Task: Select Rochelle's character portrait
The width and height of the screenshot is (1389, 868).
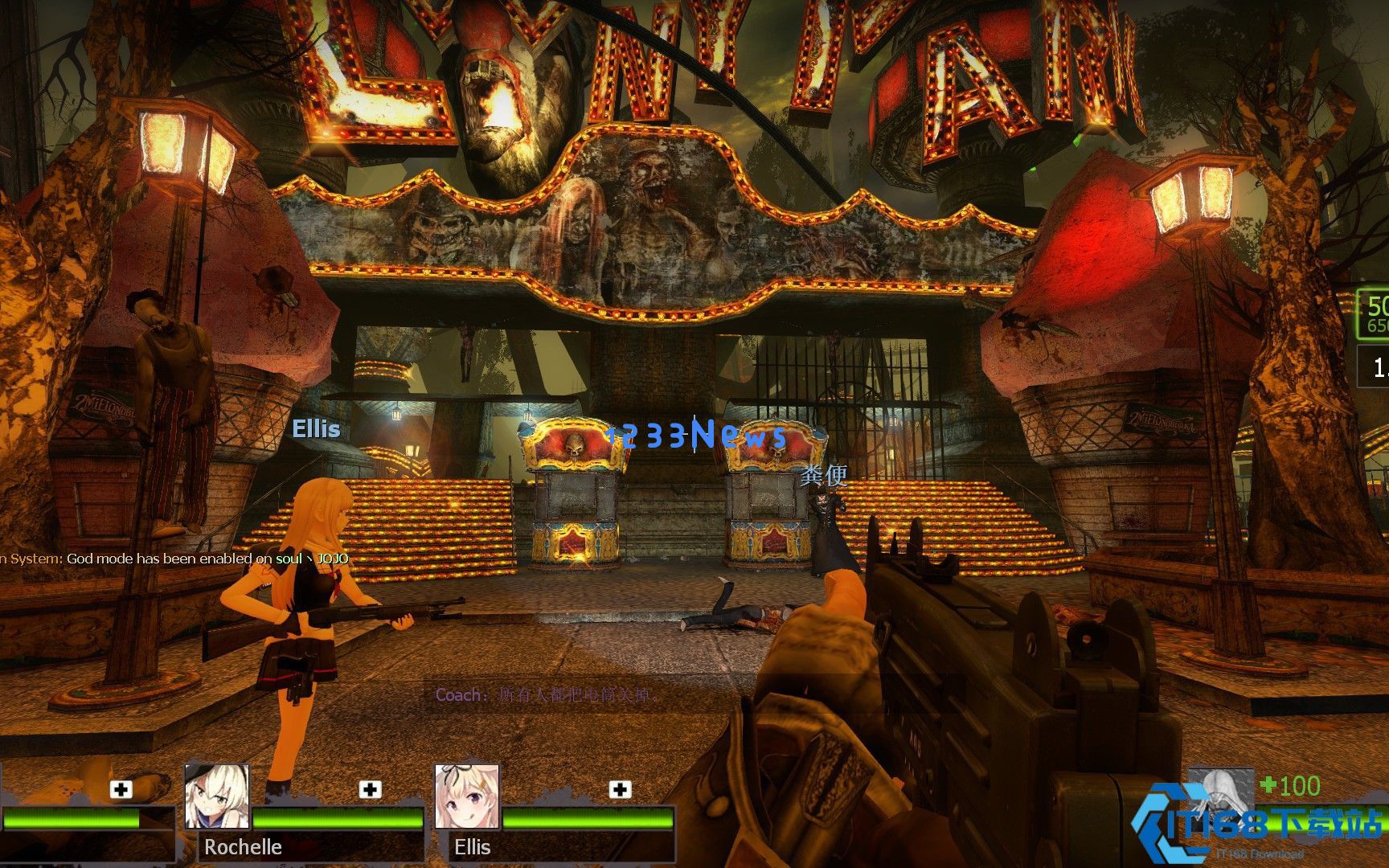Action: pyautogui.click(x=217, y=796)
